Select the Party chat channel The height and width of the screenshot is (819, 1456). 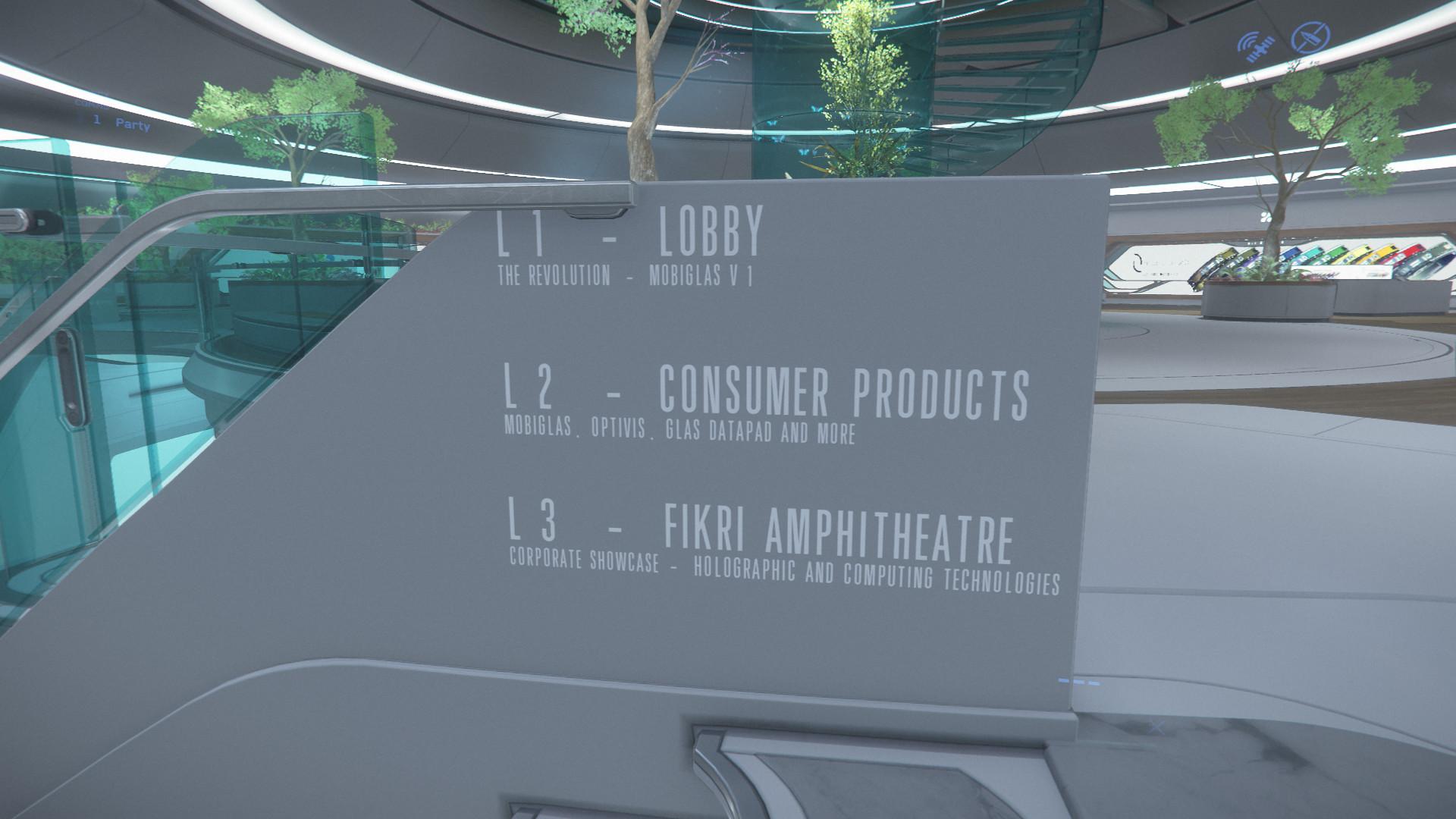point(132,123)
